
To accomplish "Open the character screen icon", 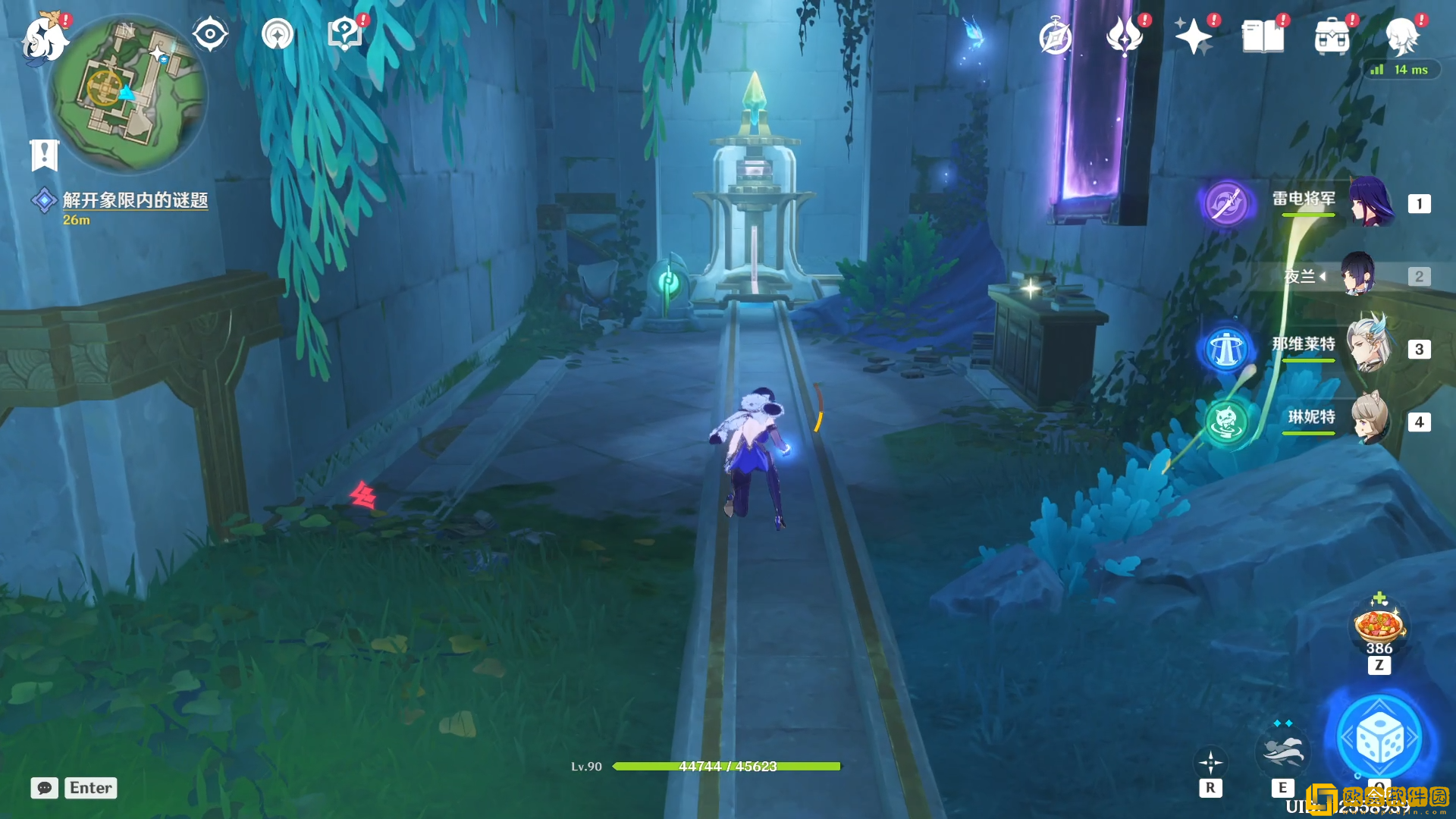I will (1401, 36).
